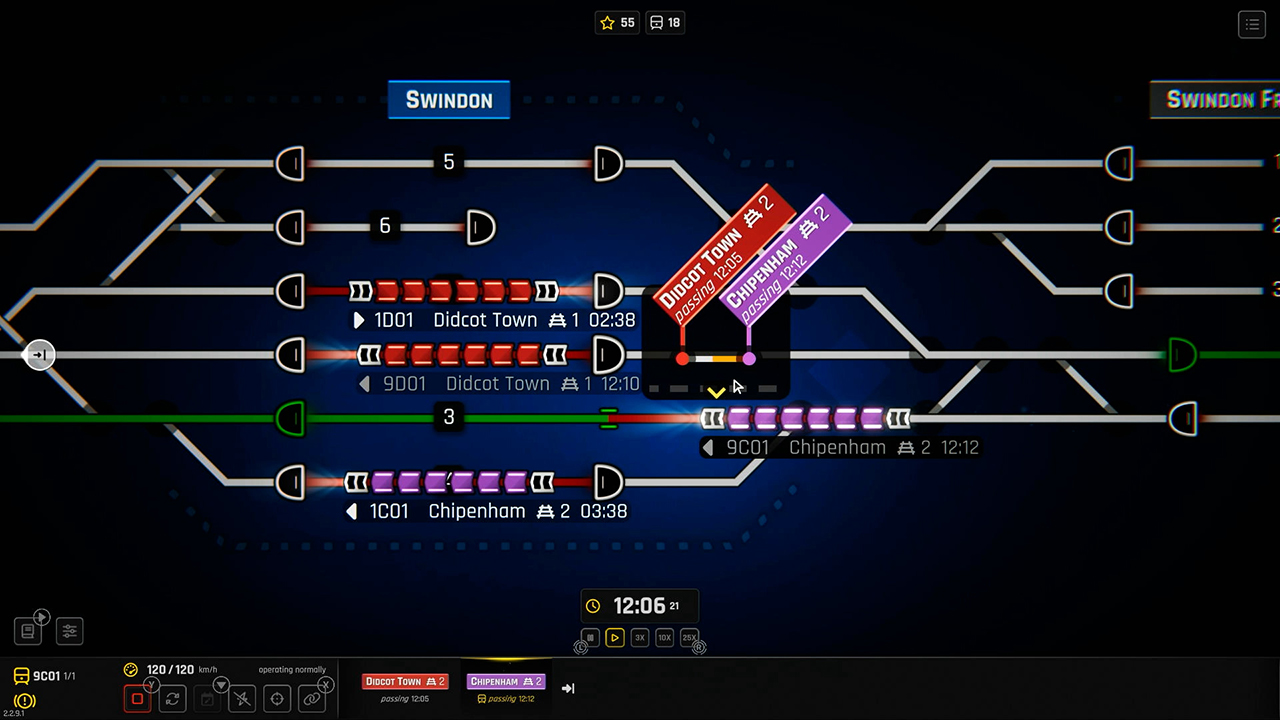Screen dimensions: 1280x720
Task: Click the star score counter at top
Action: pos(617,22)
